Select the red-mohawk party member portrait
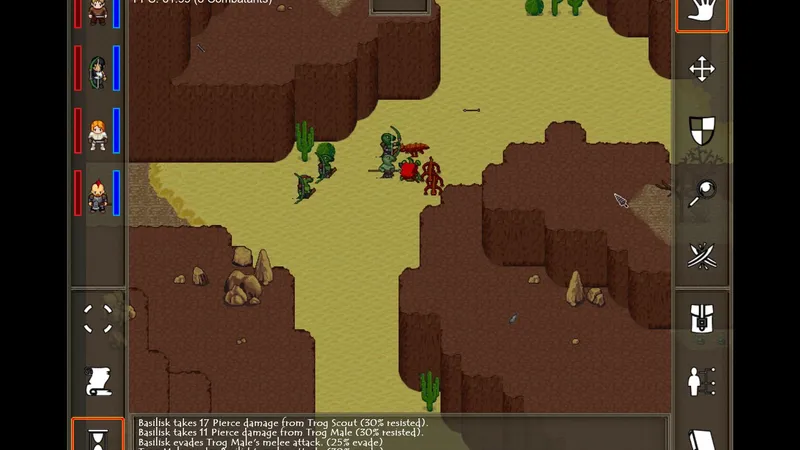800x450 pixels. 98,194
